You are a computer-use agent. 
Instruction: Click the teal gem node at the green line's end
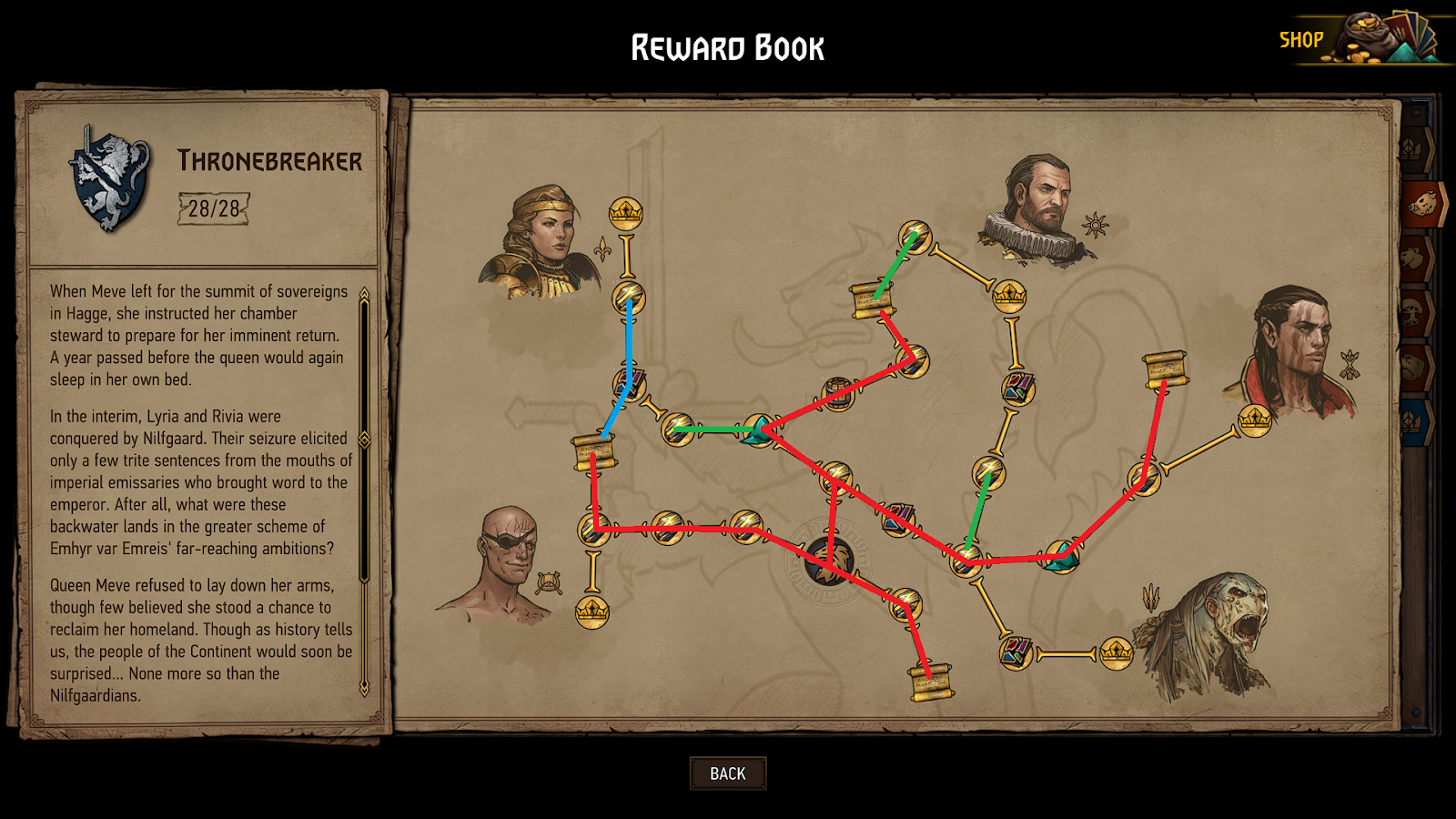click(758, 430)
